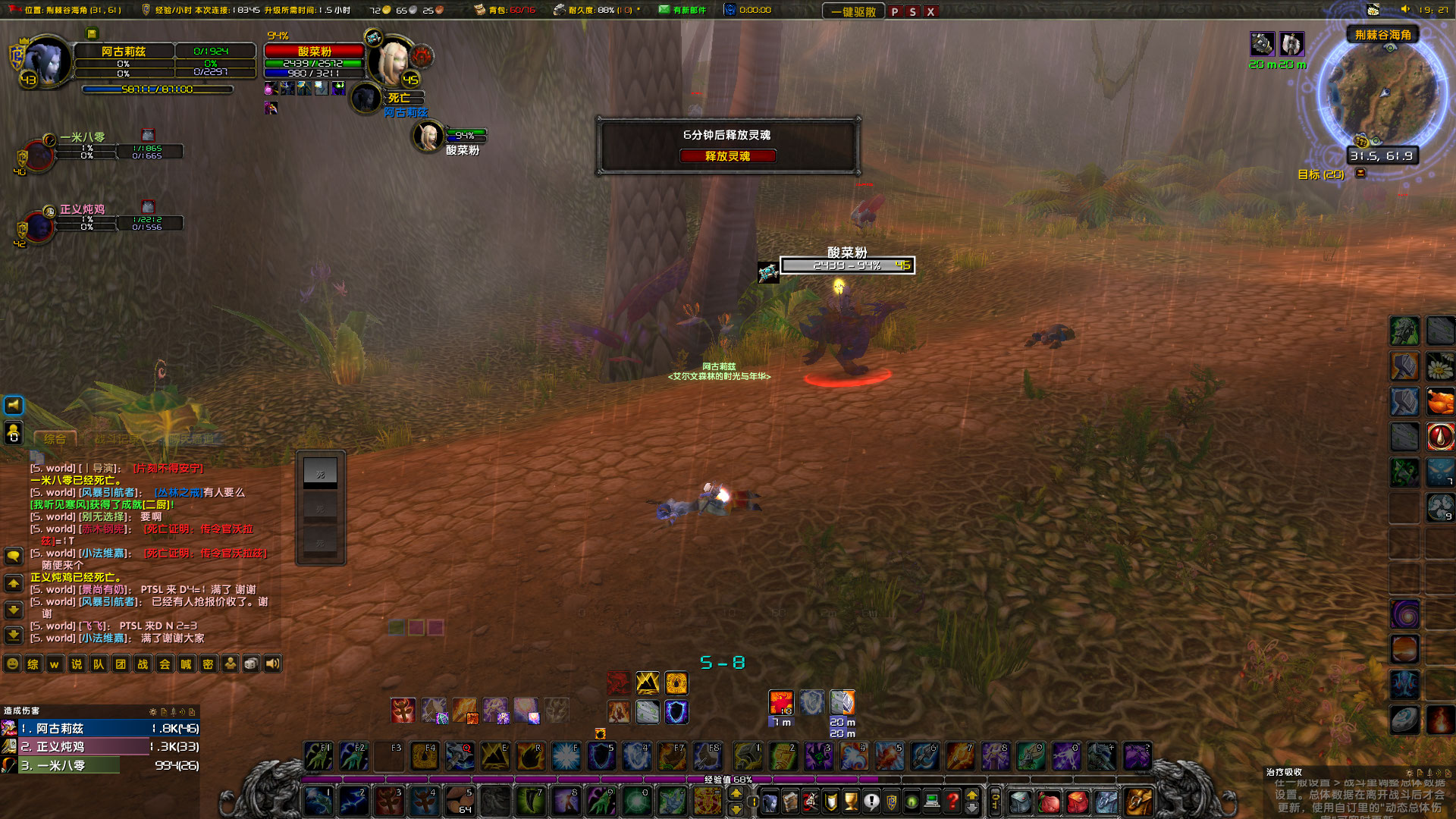This screenshot has height=819, width=1456.
Task: Click the tracking magnifier icon below the minimap
Action: (x=1376, y=143)
